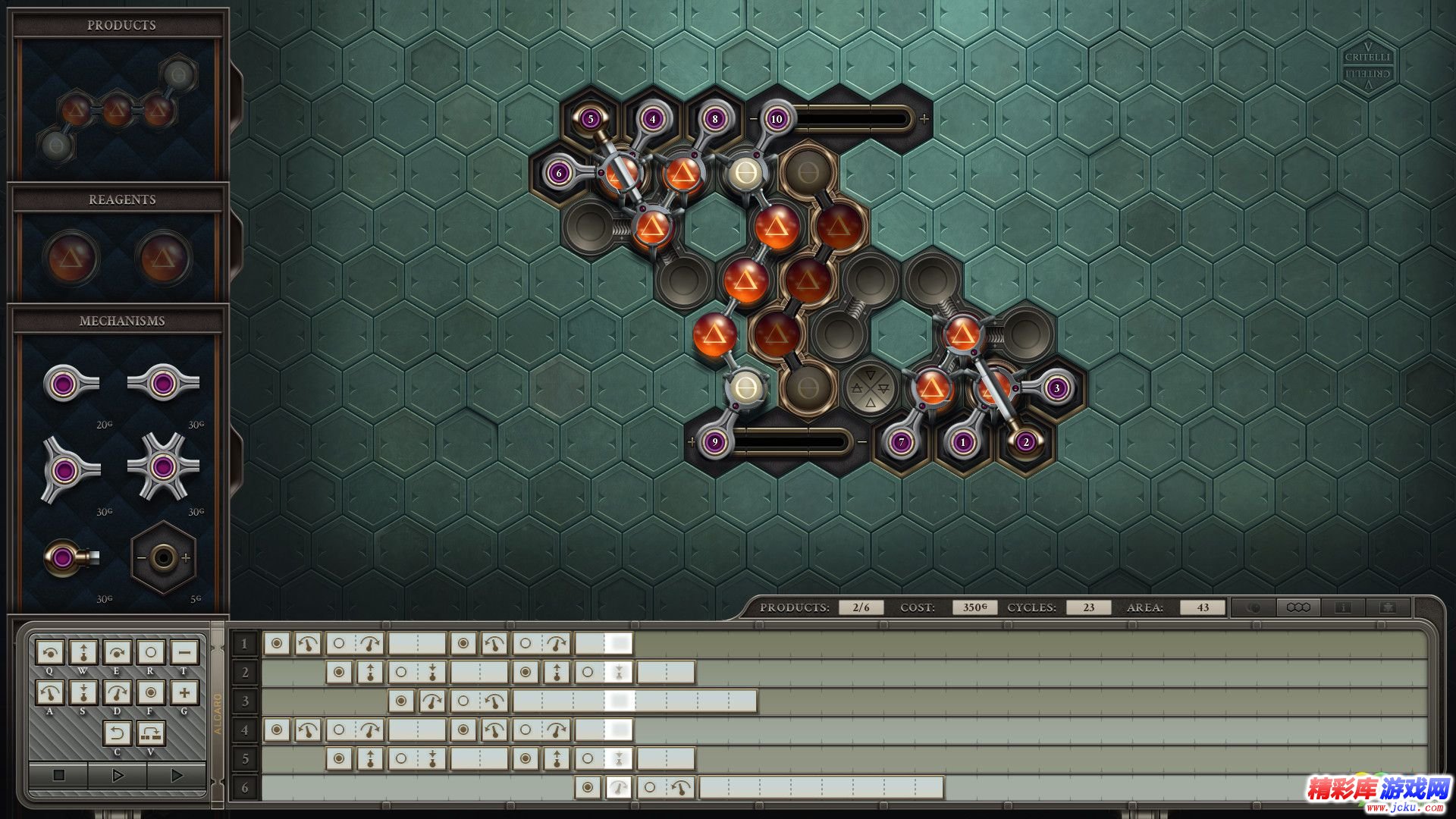This screenshot has height=819, width=1456.
Task: Select the extend piston instruction
Action: (83, 652)
